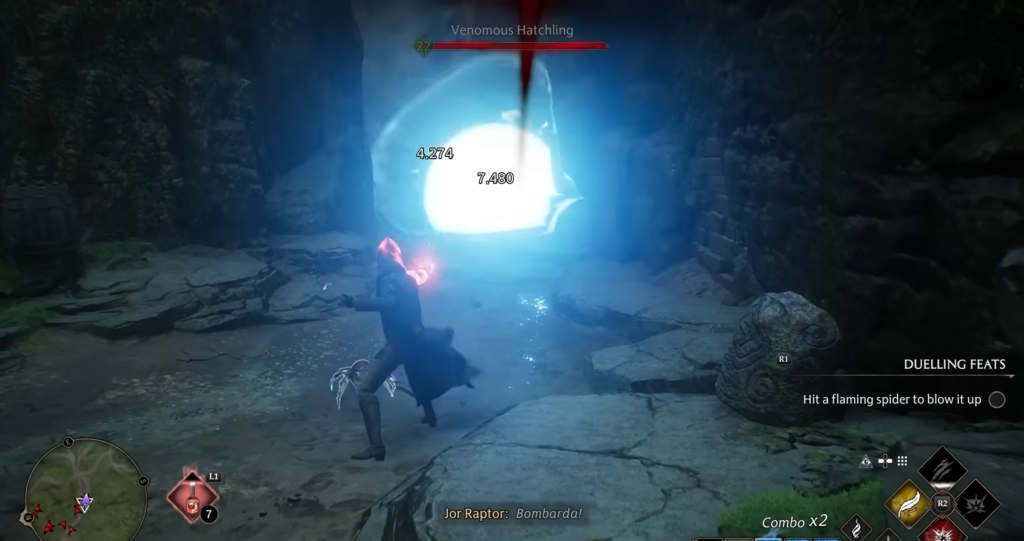This screenshot has width=1024, height=541.
Task: Open the Duelling Feats objective tracker
Action: tap(954, 365)
